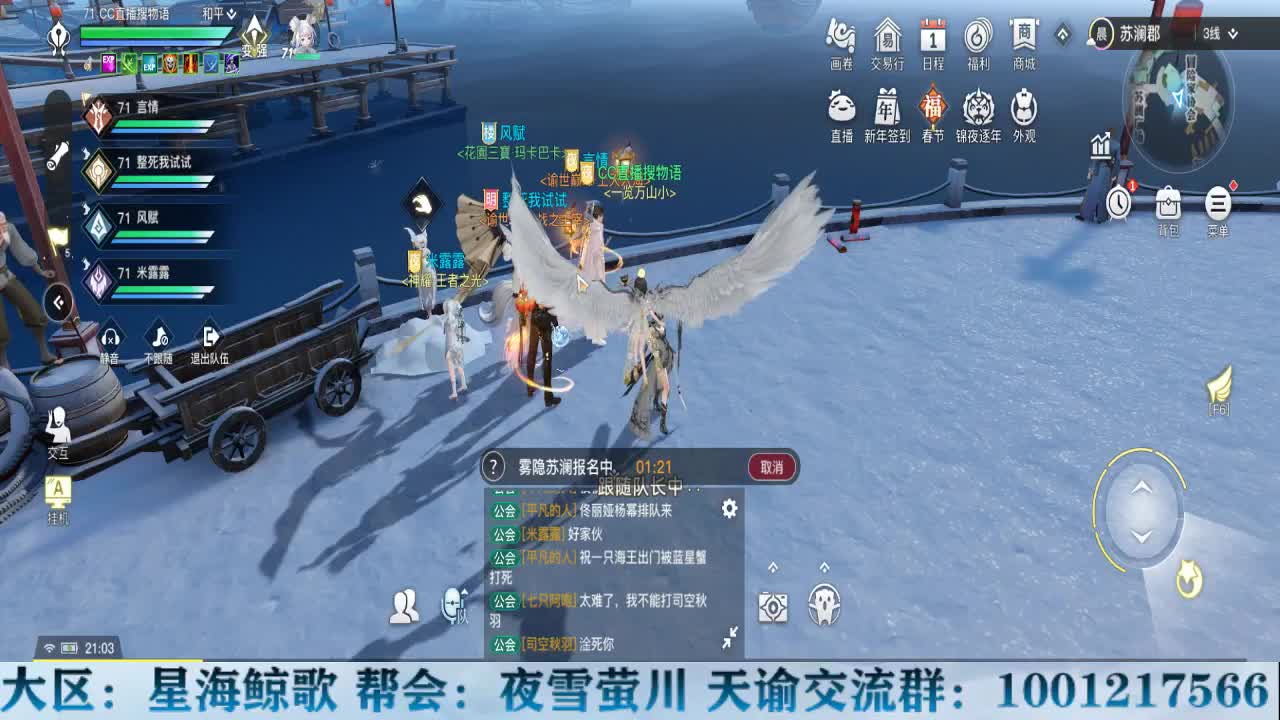Click the shrink arrow to minimize chat window
Viewport: 1280px width, 720px height.
click(x=733, y=632)
